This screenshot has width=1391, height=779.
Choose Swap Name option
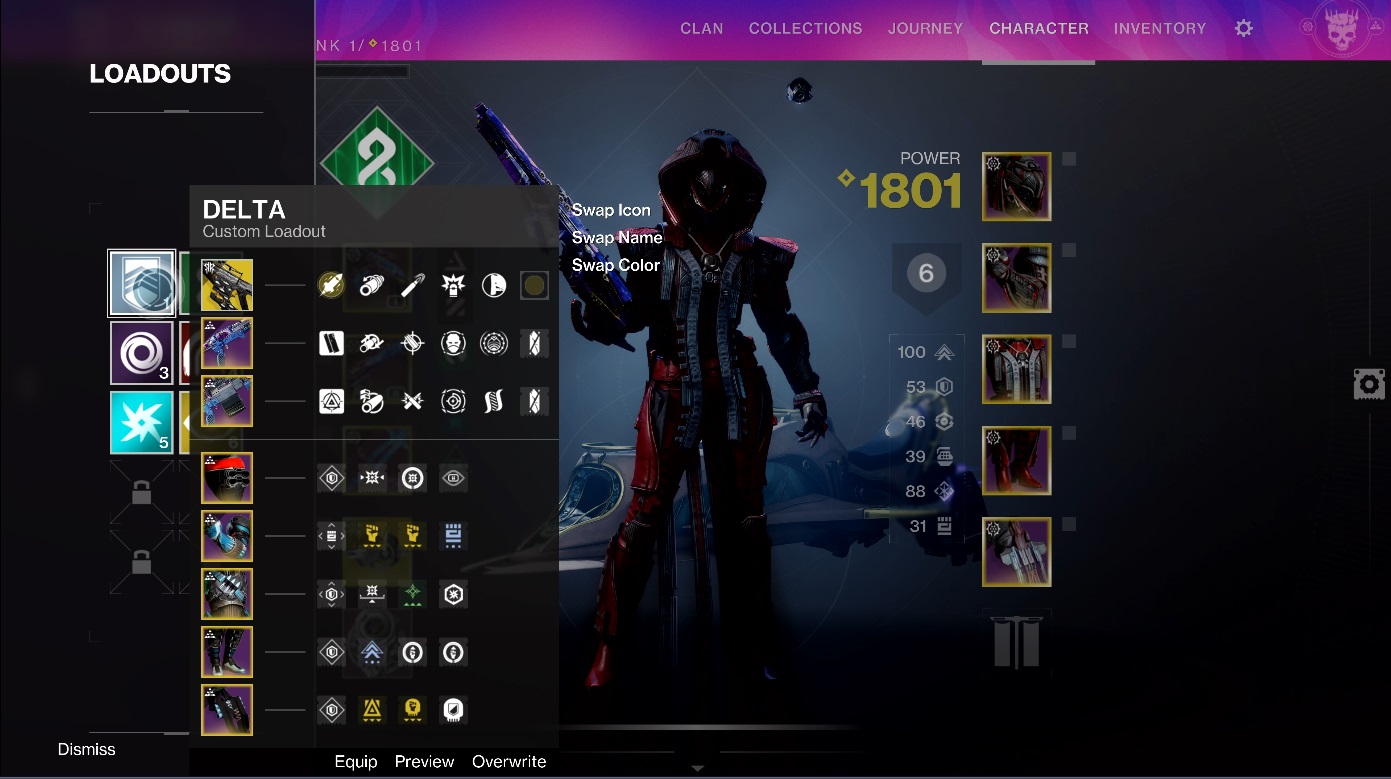click(617, 238)
